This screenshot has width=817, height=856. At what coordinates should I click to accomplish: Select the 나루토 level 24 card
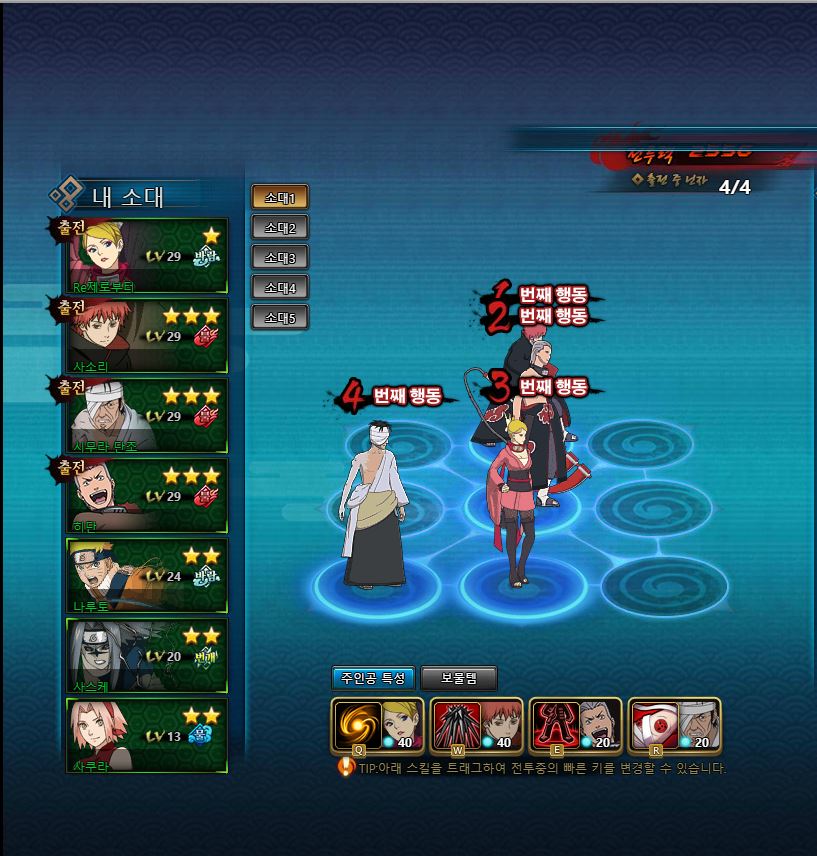click(x=147, y=576)
